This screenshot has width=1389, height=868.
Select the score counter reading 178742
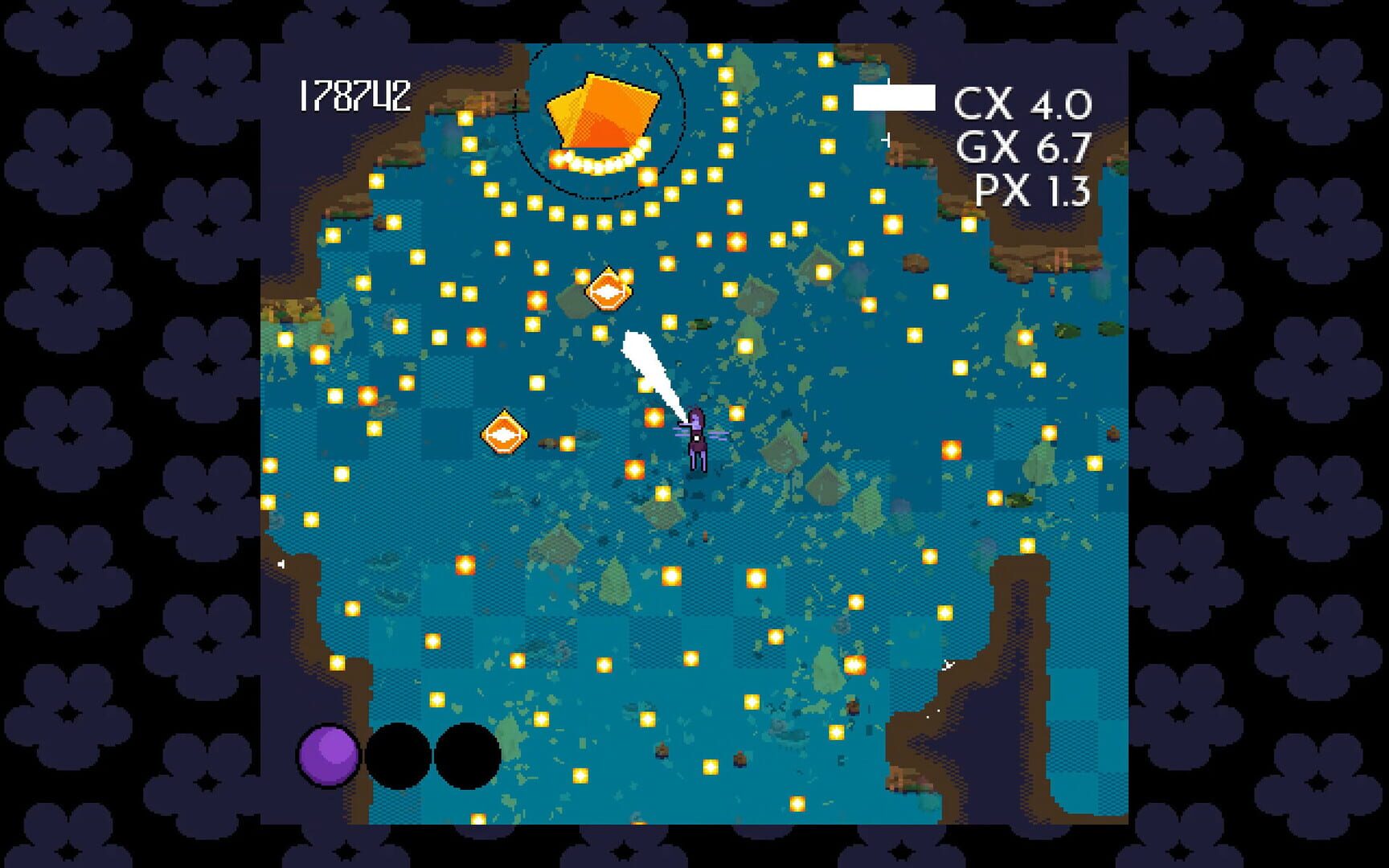click(354, 96)
